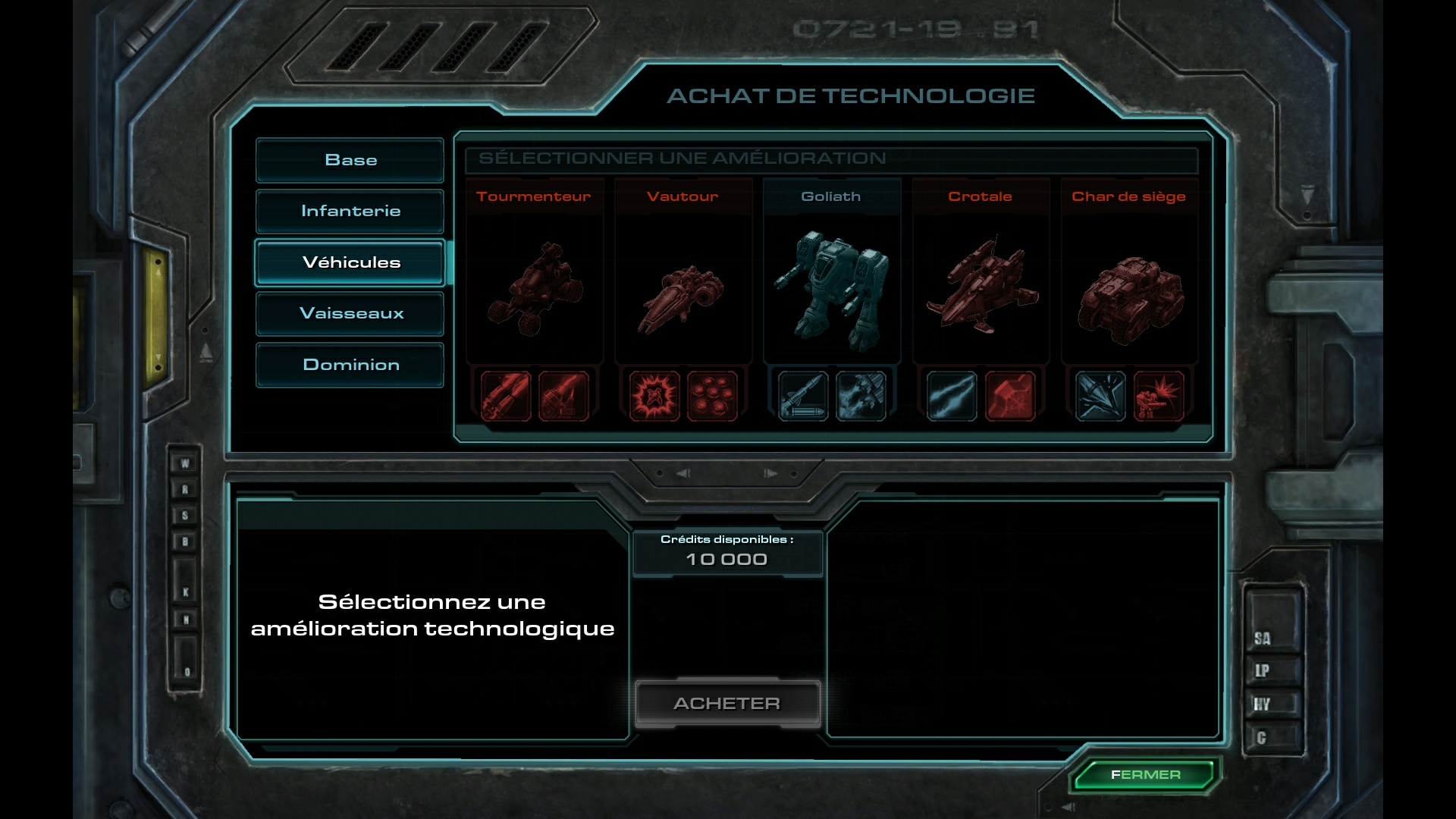The height and width of the screenshot is (819, 1456).
Task: Open the Dominion category
Action: point(350,365)
